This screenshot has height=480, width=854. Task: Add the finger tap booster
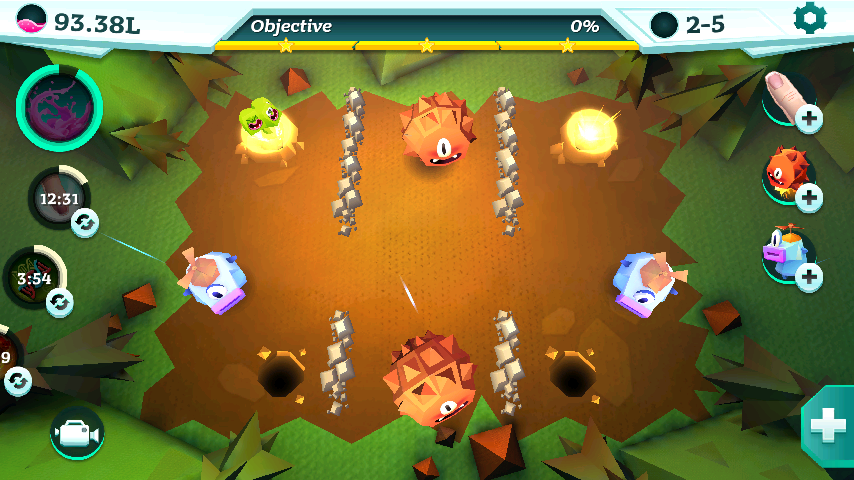point(808,119)
